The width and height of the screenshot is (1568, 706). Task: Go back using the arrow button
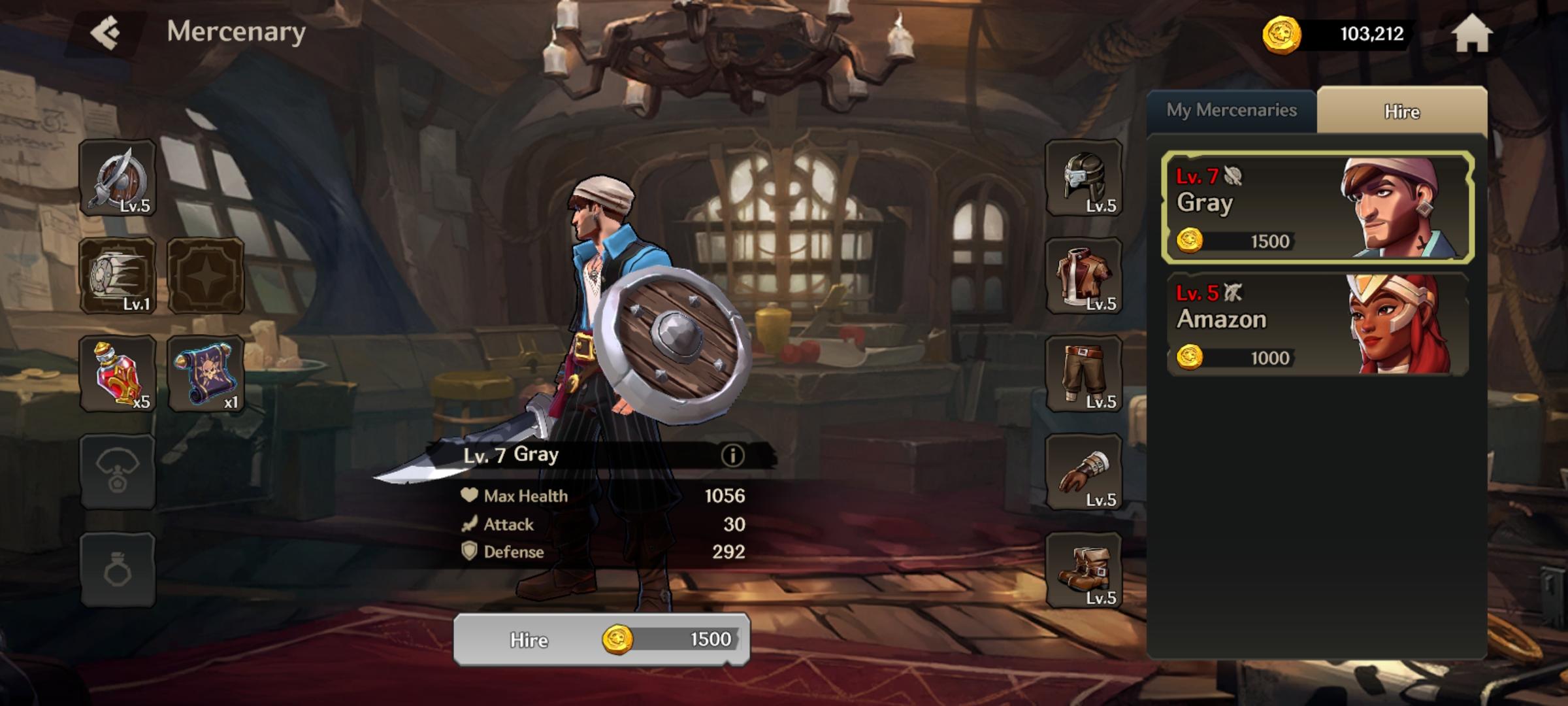tap(106, 33)
